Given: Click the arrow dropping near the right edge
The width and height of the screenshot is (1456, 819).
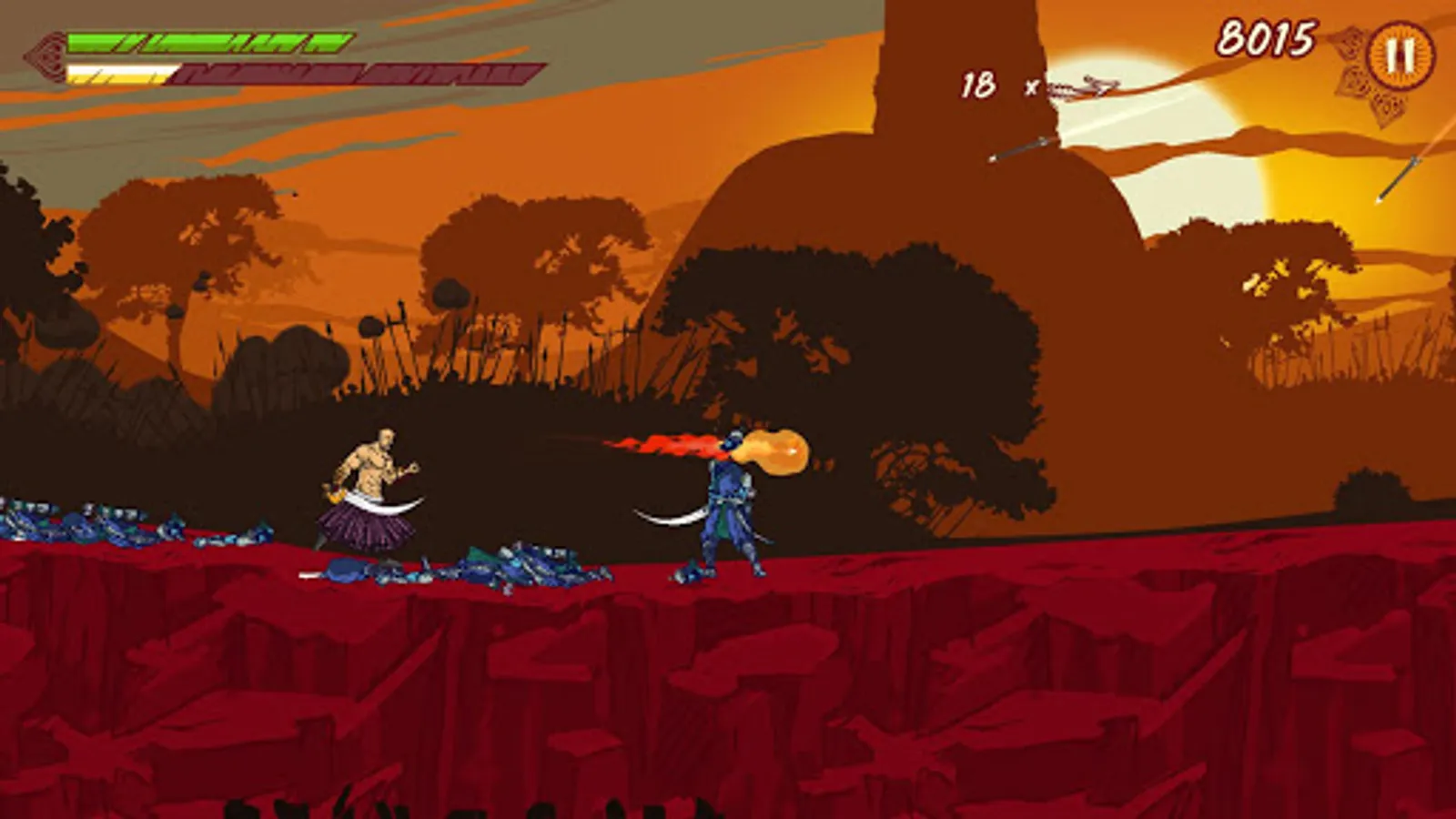Looking at the screenshot, I should pyautogui.click(x=1397, y=177).
